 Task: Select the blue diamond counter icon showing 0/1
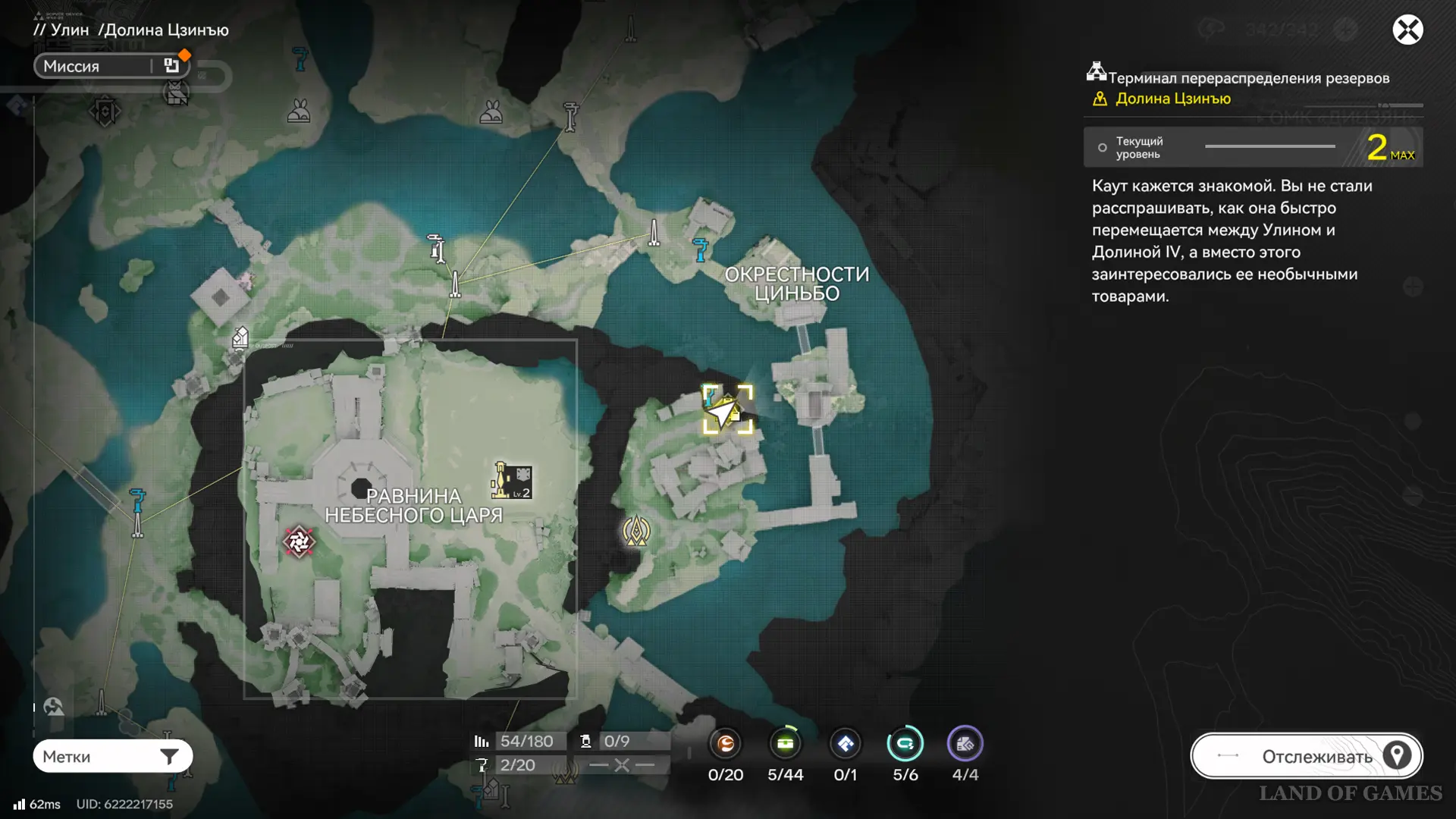(x=845, y=744)
